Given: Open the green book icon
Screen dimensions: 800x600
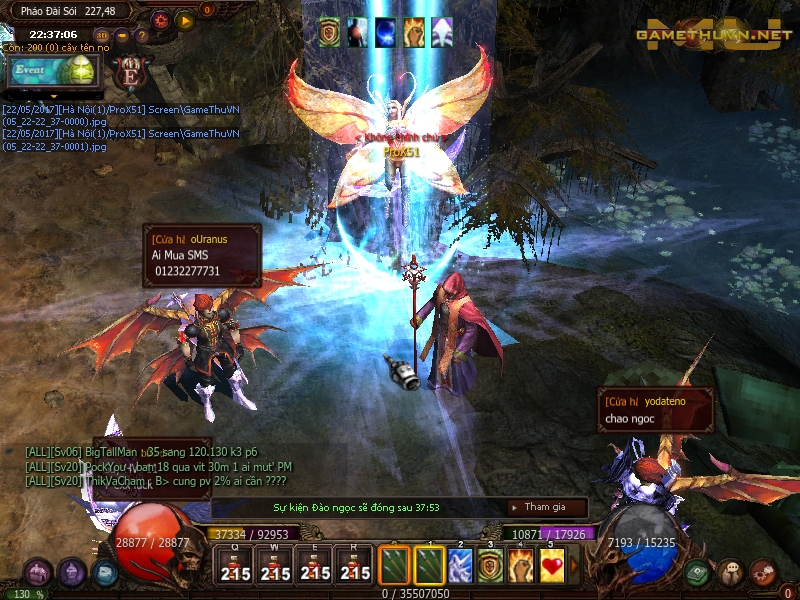Looking at the screenshot, I should click(x=698, y=572).
